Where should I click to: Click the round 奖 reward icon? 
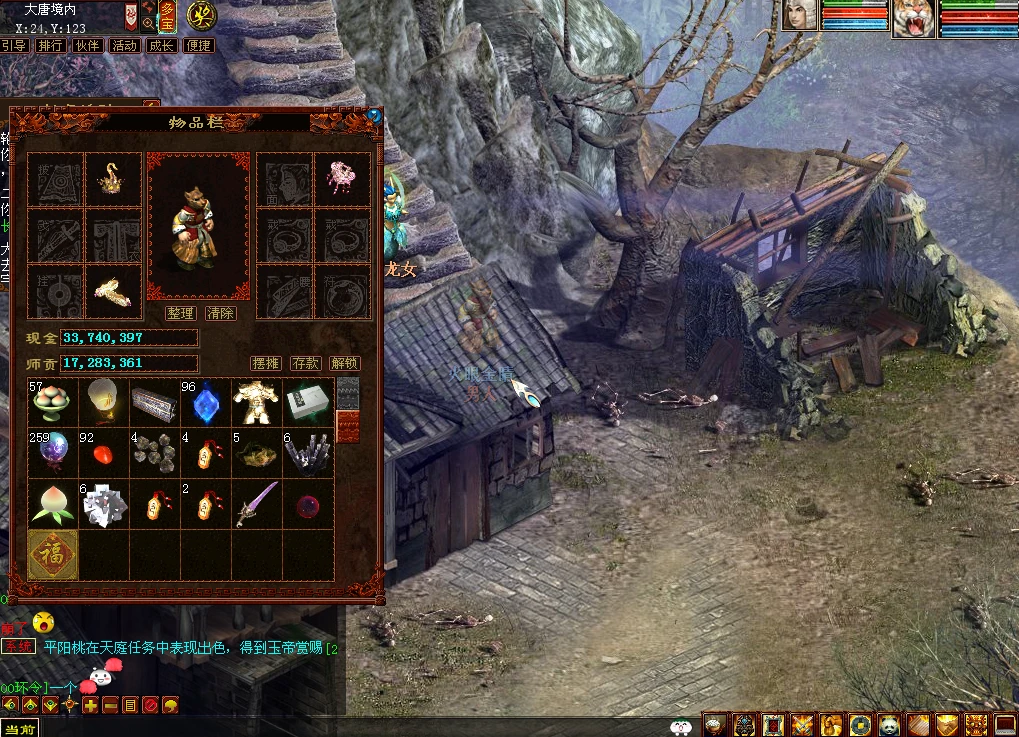[204, 15]
